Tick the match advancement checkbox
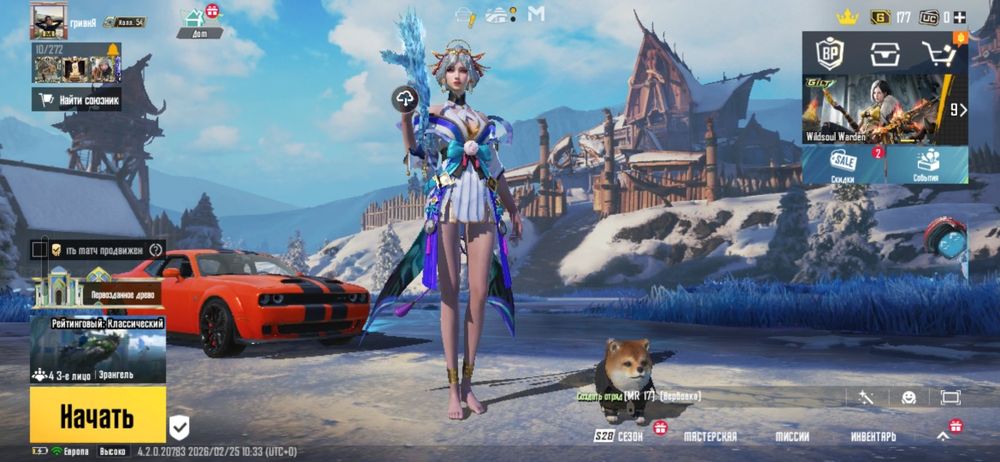 point(39,249)
